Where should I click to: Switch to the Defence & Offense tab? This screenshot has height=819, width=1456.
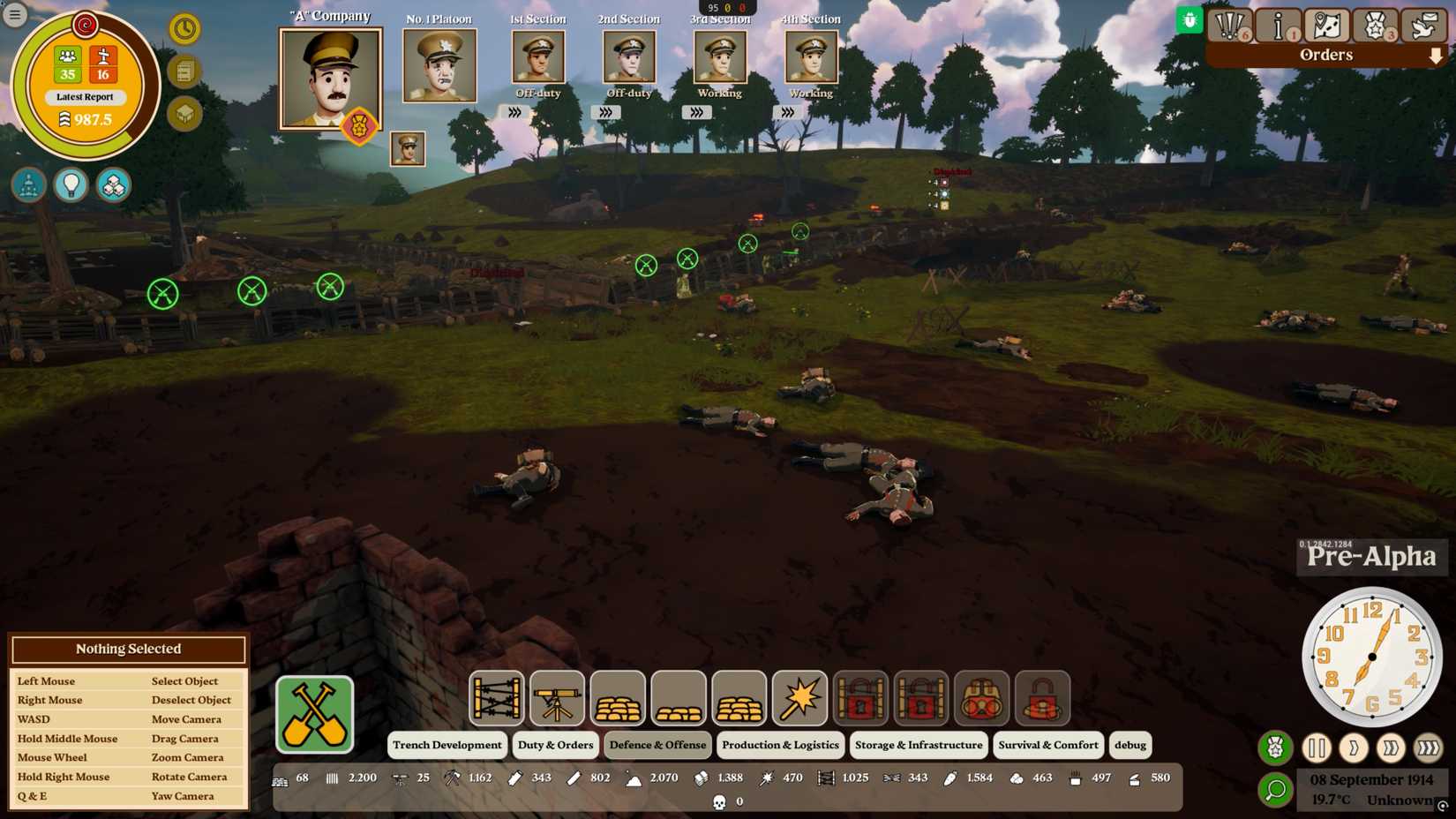click(657, 745)
